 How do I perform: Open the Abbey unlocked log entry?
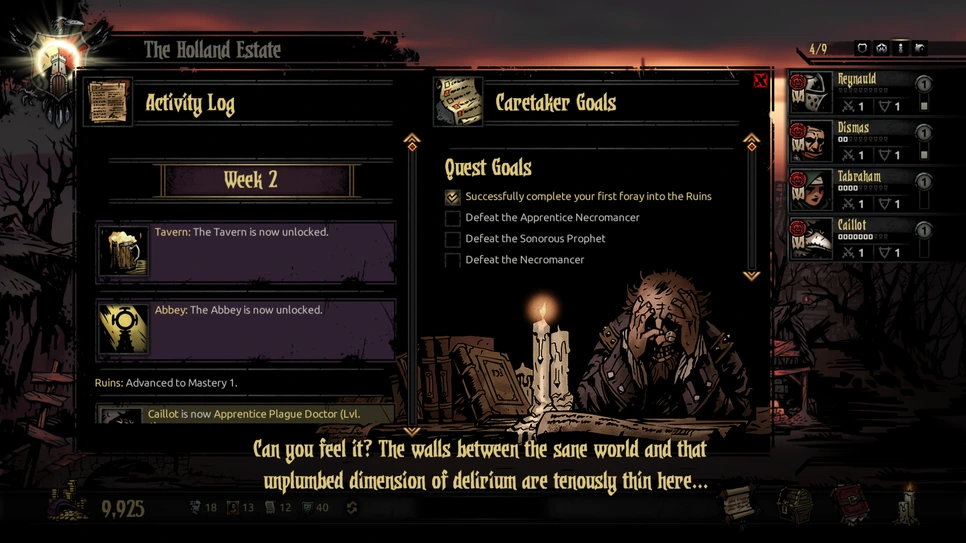click(246, 329)
